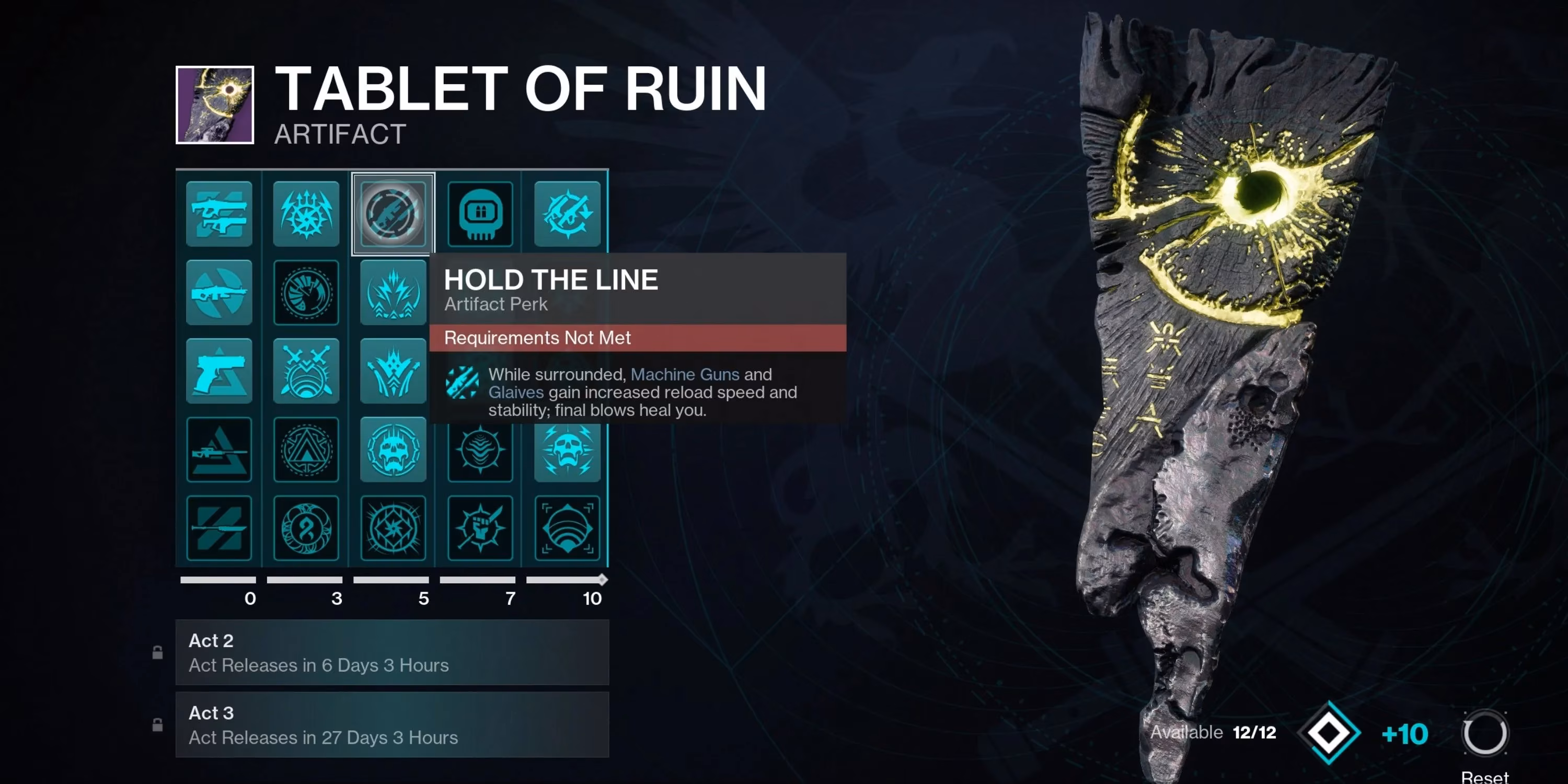The image size is (1568, 784).
Task: Select the hand cannon perk icon
Action: 219,371
